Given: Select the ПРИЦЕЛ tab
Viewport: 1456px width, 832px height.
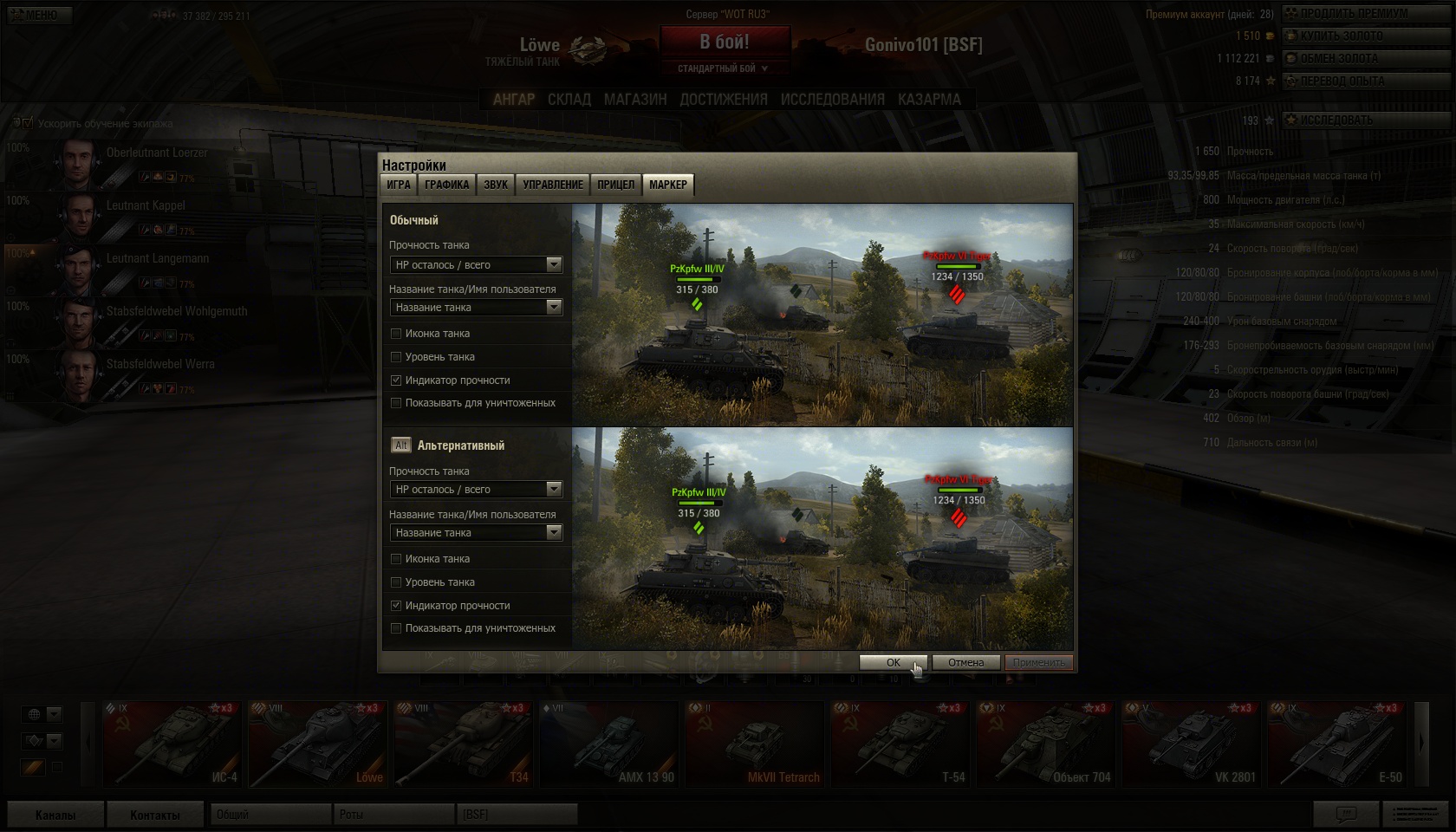Looking at the screenshot, I should pyautogui.click(x=615, y=185).
